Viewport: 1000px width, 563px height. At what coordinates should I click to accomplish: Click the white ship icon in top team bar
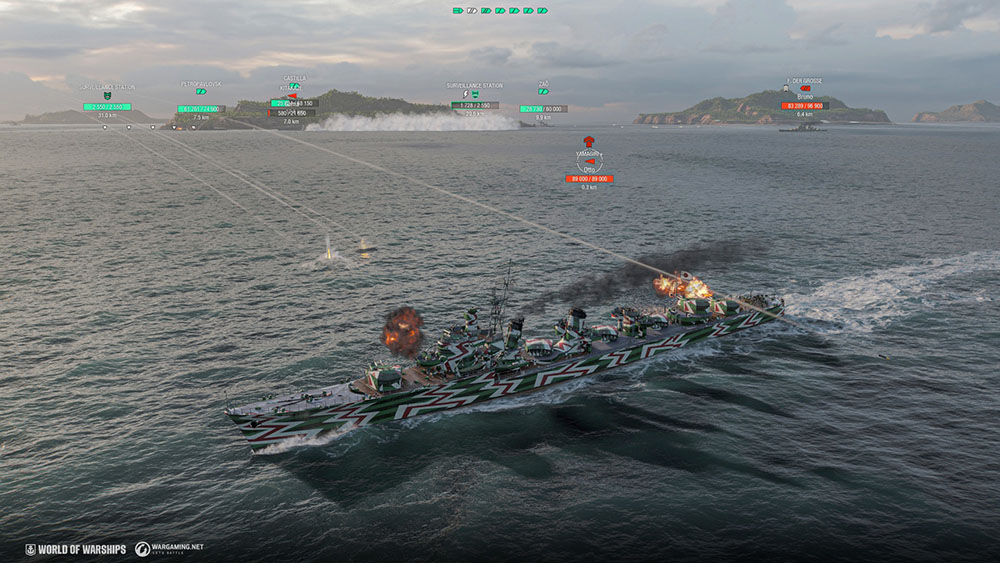[472, 10]
